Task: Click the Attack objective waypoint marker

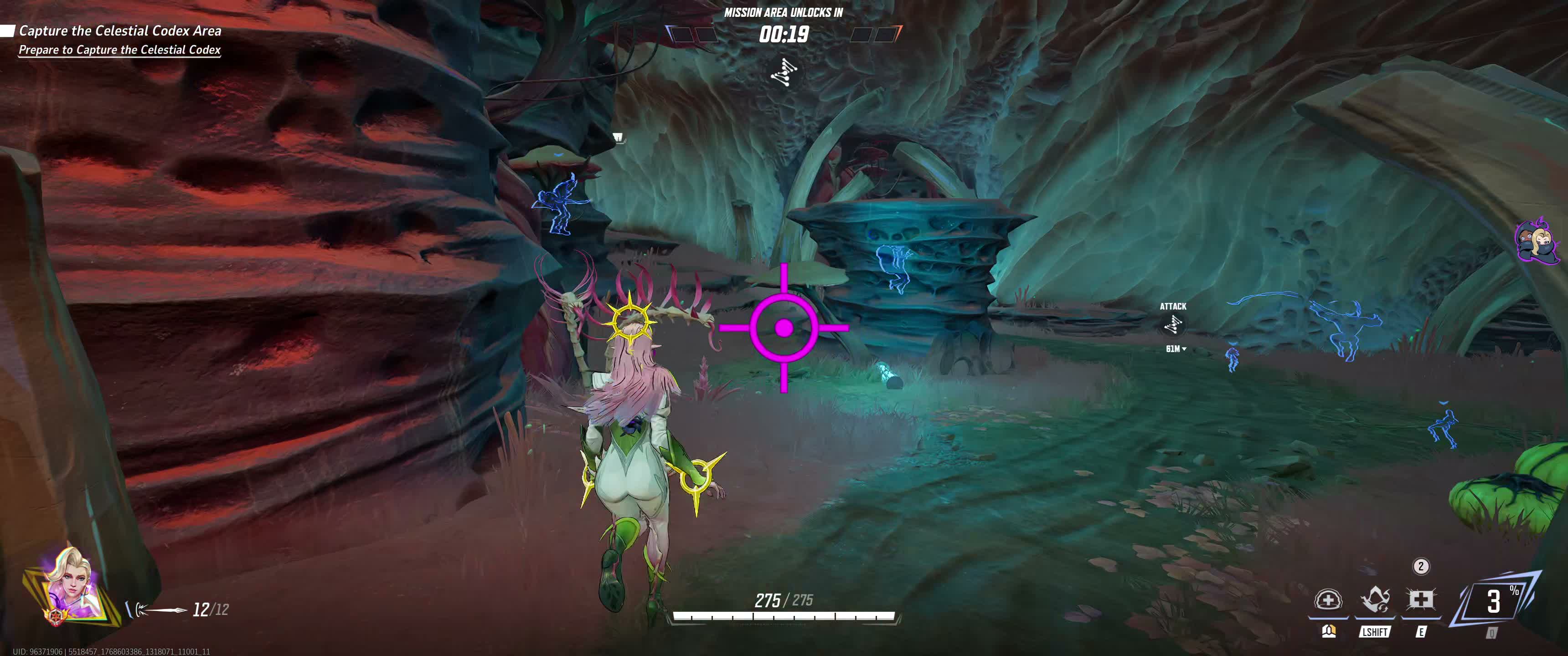Action: coord(1173,326)
